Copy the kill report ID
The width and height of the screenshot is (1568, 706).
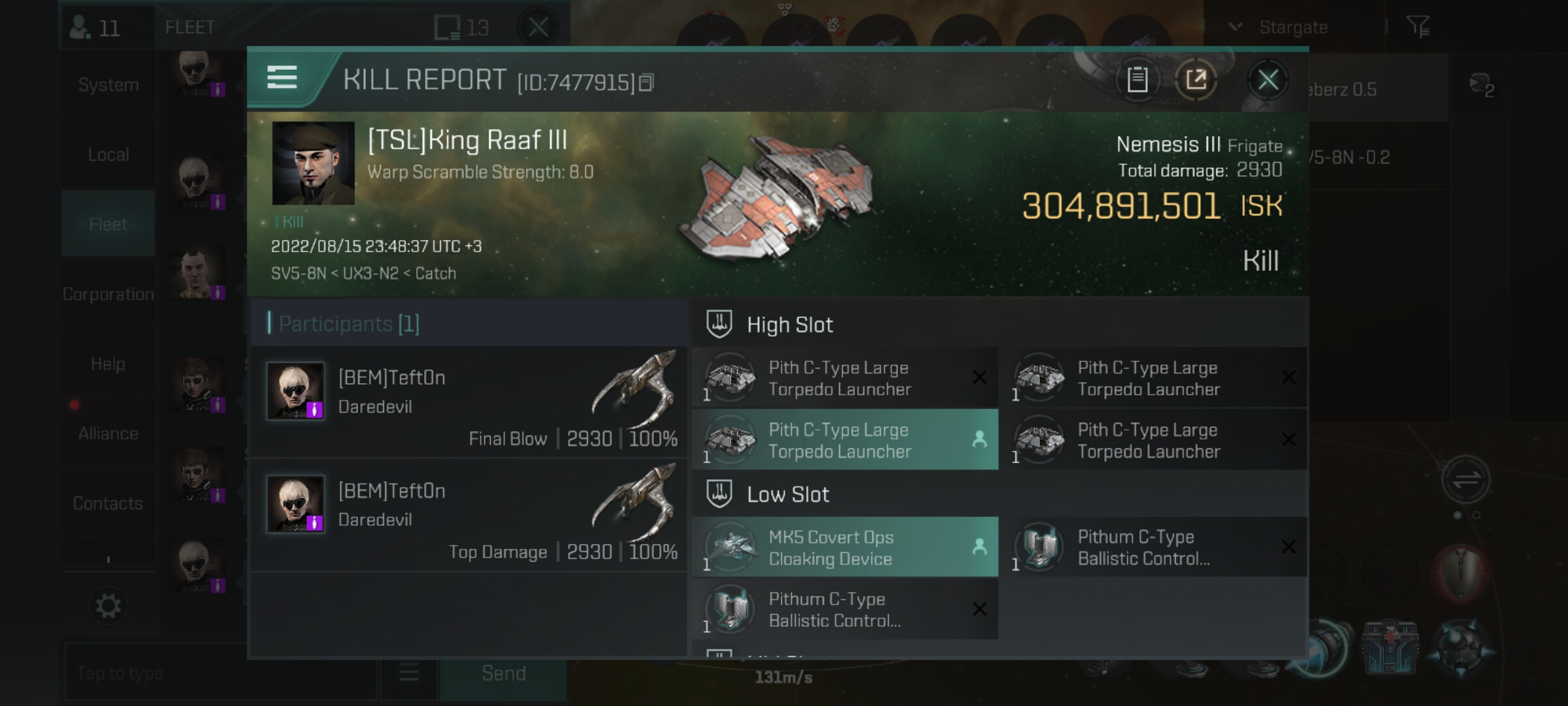646,82
